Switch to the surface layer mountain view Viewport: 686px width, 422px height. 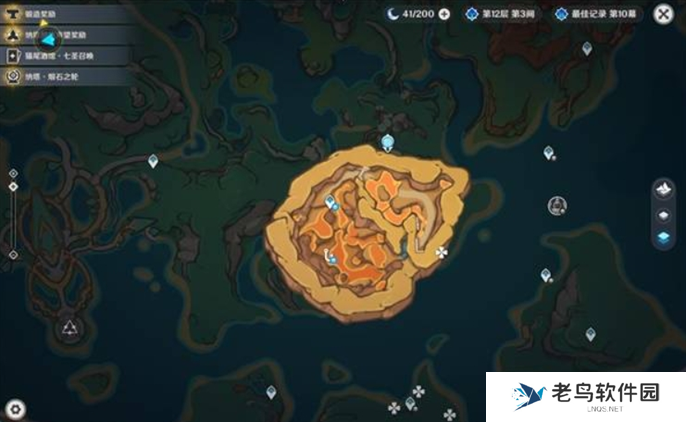click(x=663, y=189)
